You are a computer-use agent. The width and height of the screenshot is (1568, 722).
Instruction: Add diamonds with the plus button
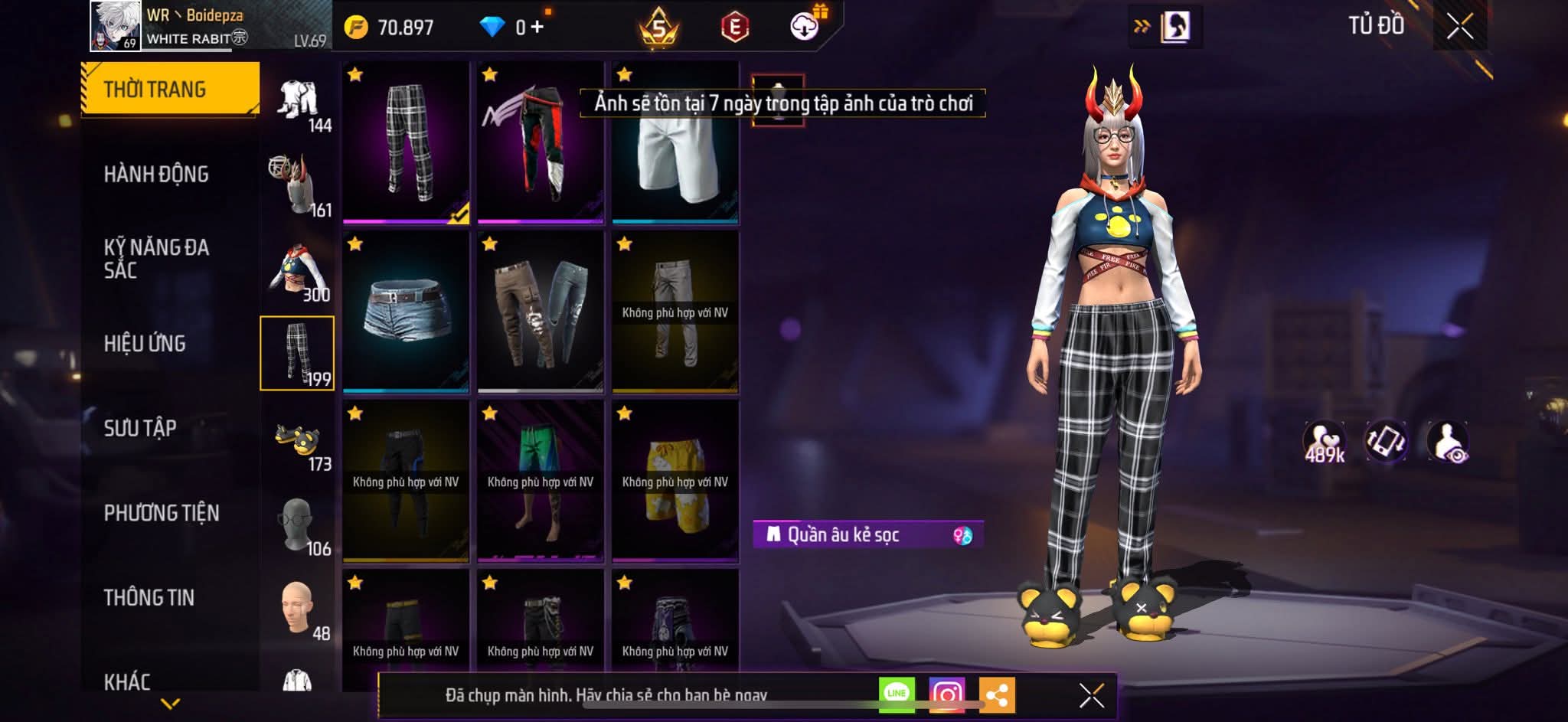click(x=537, y=28)
